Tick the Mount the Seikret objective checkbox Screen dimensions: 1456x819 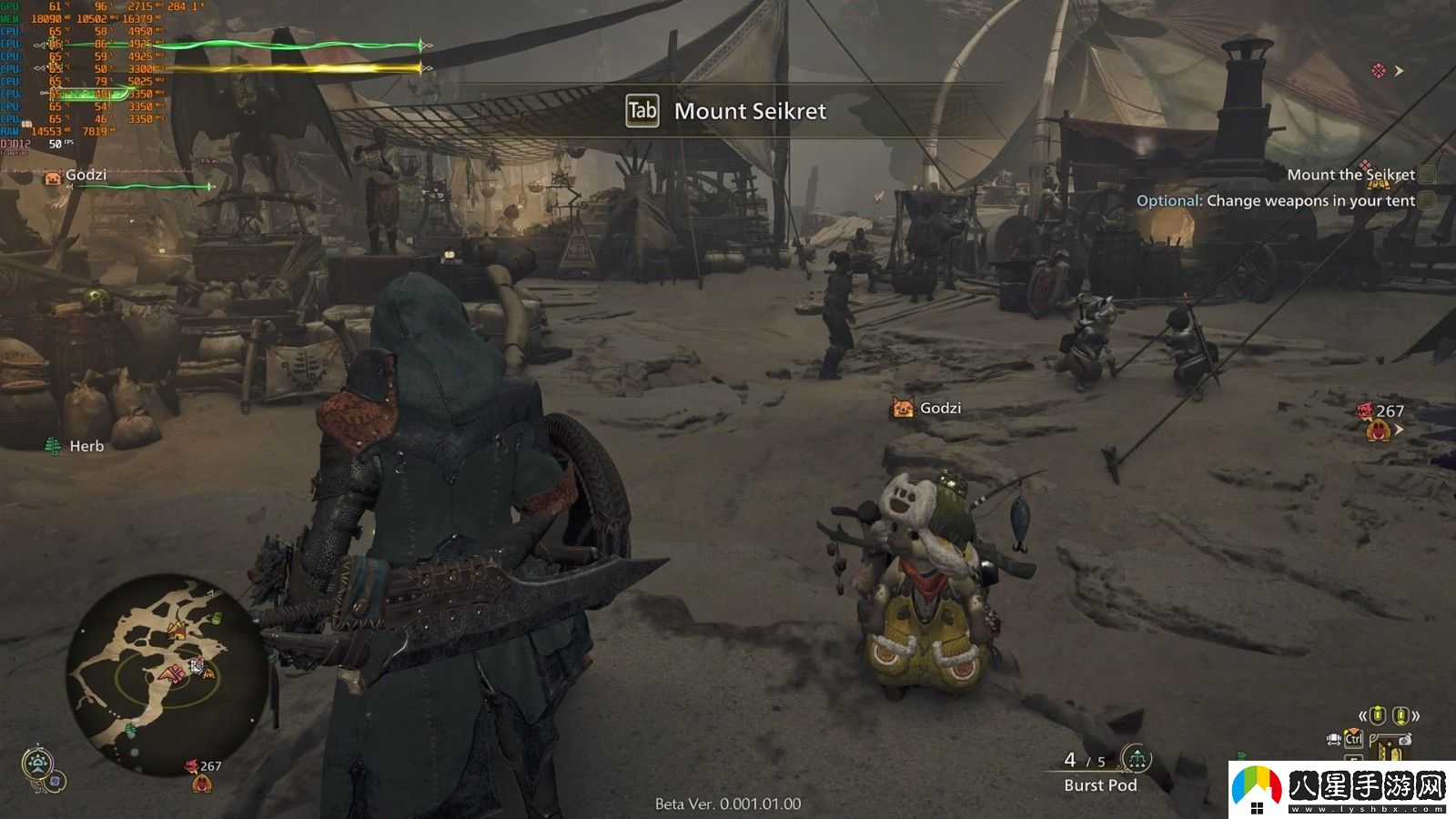(1427, 175)
